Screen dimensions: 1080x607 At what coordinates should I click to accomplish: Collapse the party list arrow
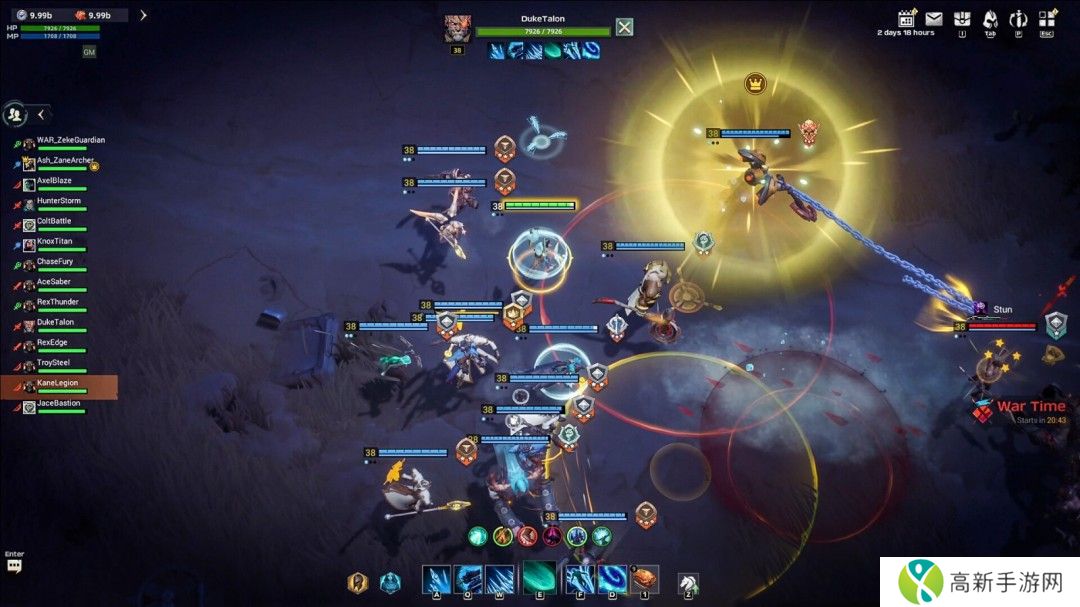tap(41, 114)
